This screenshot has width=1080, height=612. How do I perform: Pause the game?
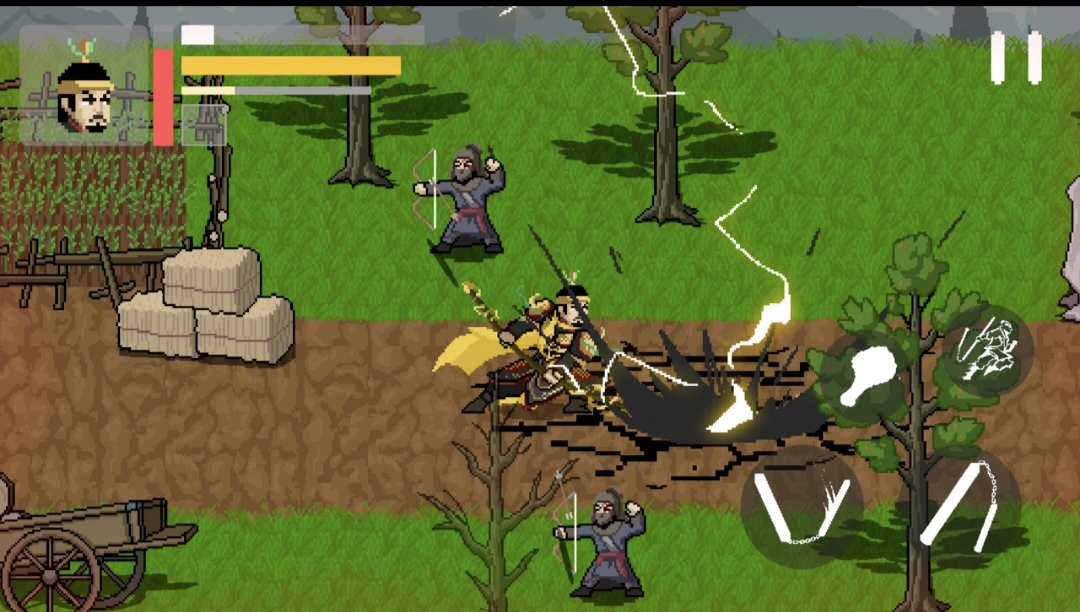coord(1016,58)
